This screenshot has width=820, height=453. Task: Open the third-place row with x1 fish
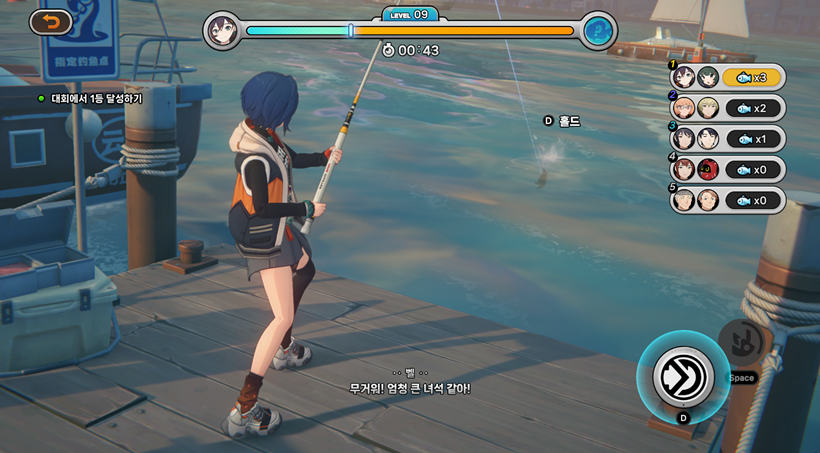click(x=729, y=139)
